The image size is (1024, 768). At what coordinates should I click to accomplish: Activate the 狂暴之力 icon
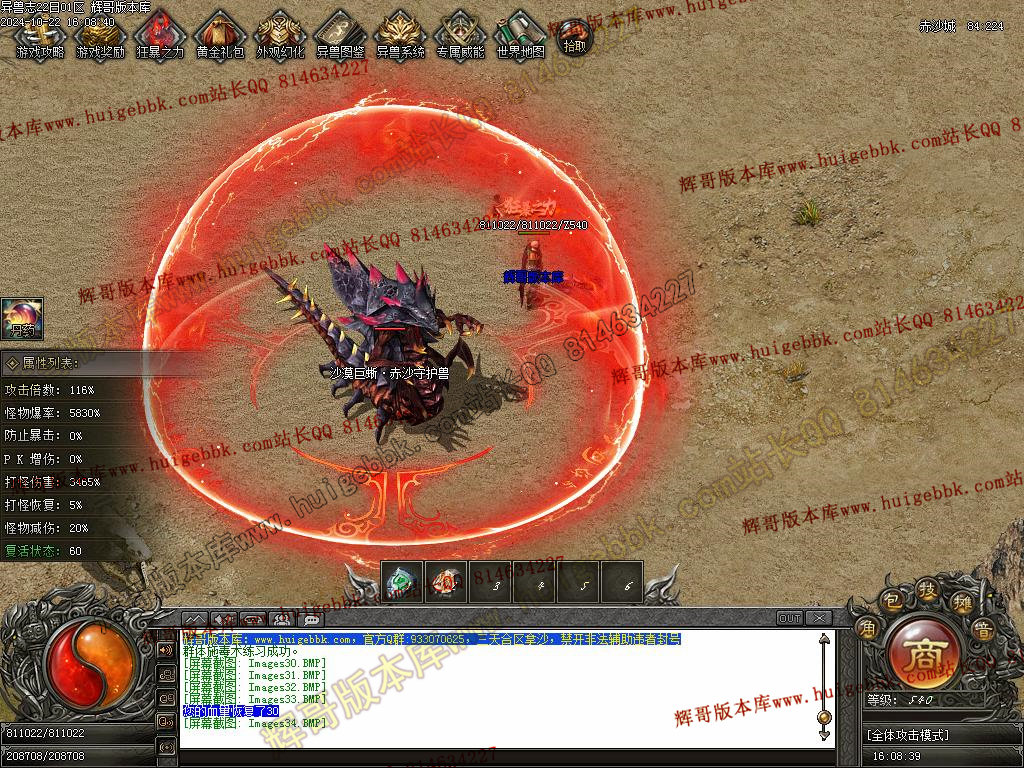click(x=160, y=35)
